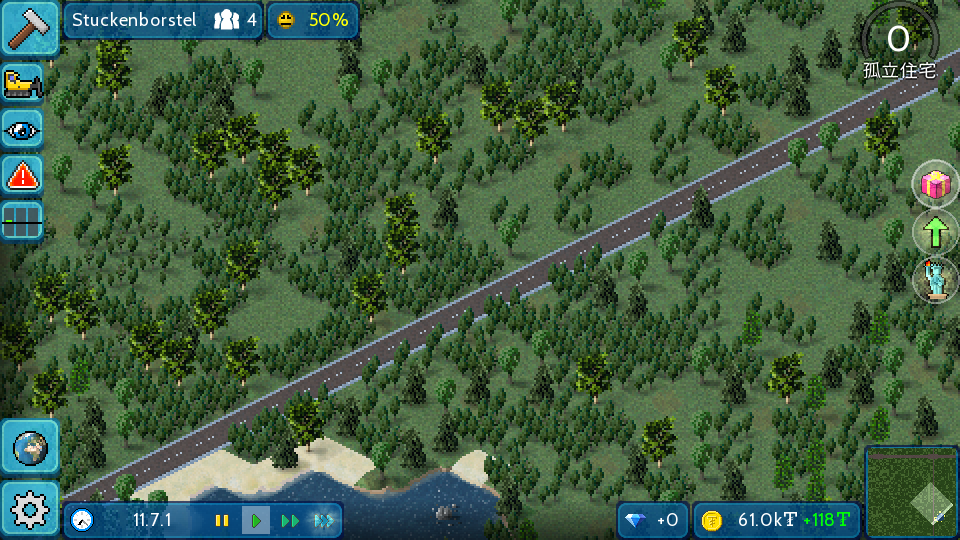Screen dimensions: 960x540
Task: Pause the game simulation
Action: [x=222, y=520]
